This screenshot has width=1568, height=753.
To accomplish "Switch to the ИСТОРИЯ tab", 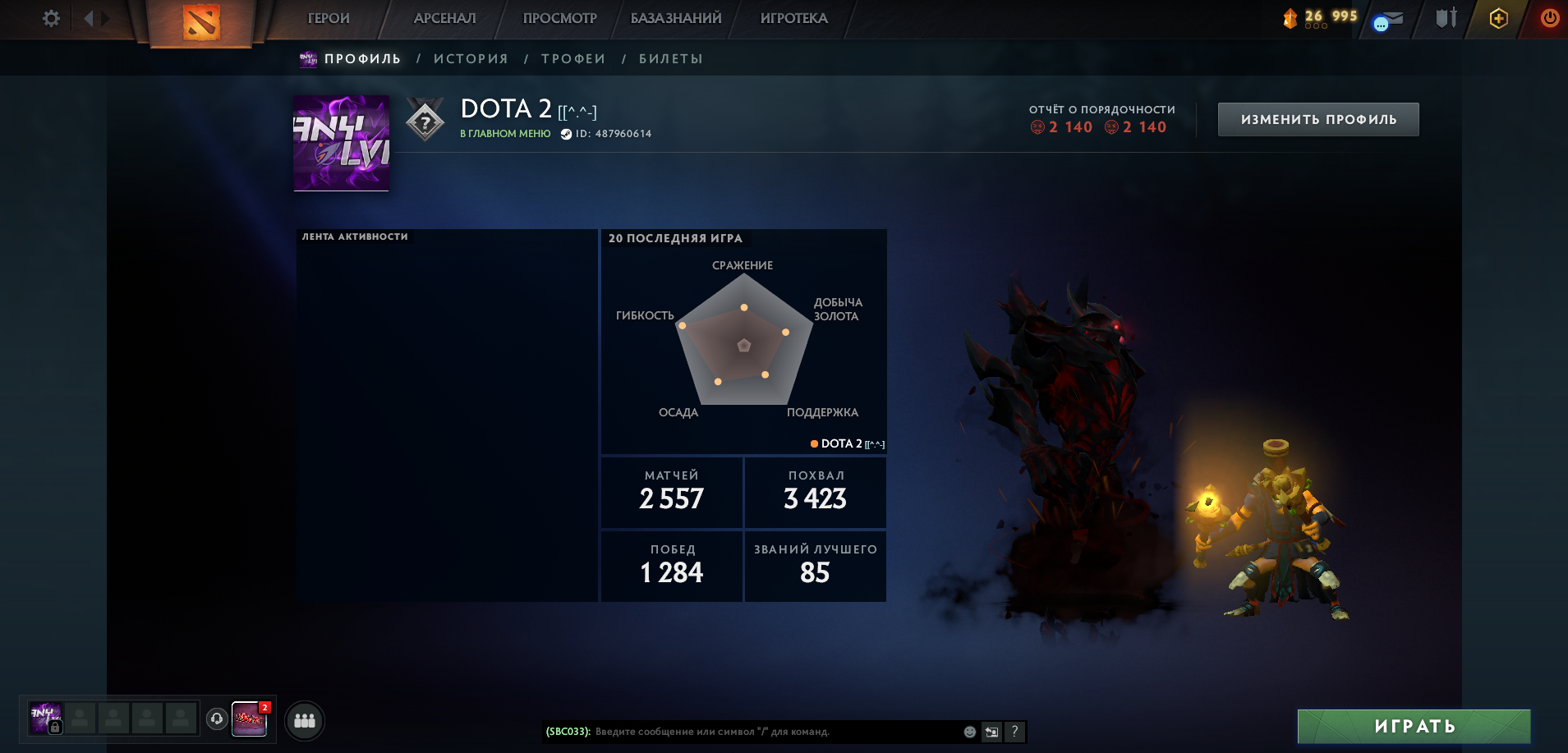I will pyautogui.click(x=472, y=58).
